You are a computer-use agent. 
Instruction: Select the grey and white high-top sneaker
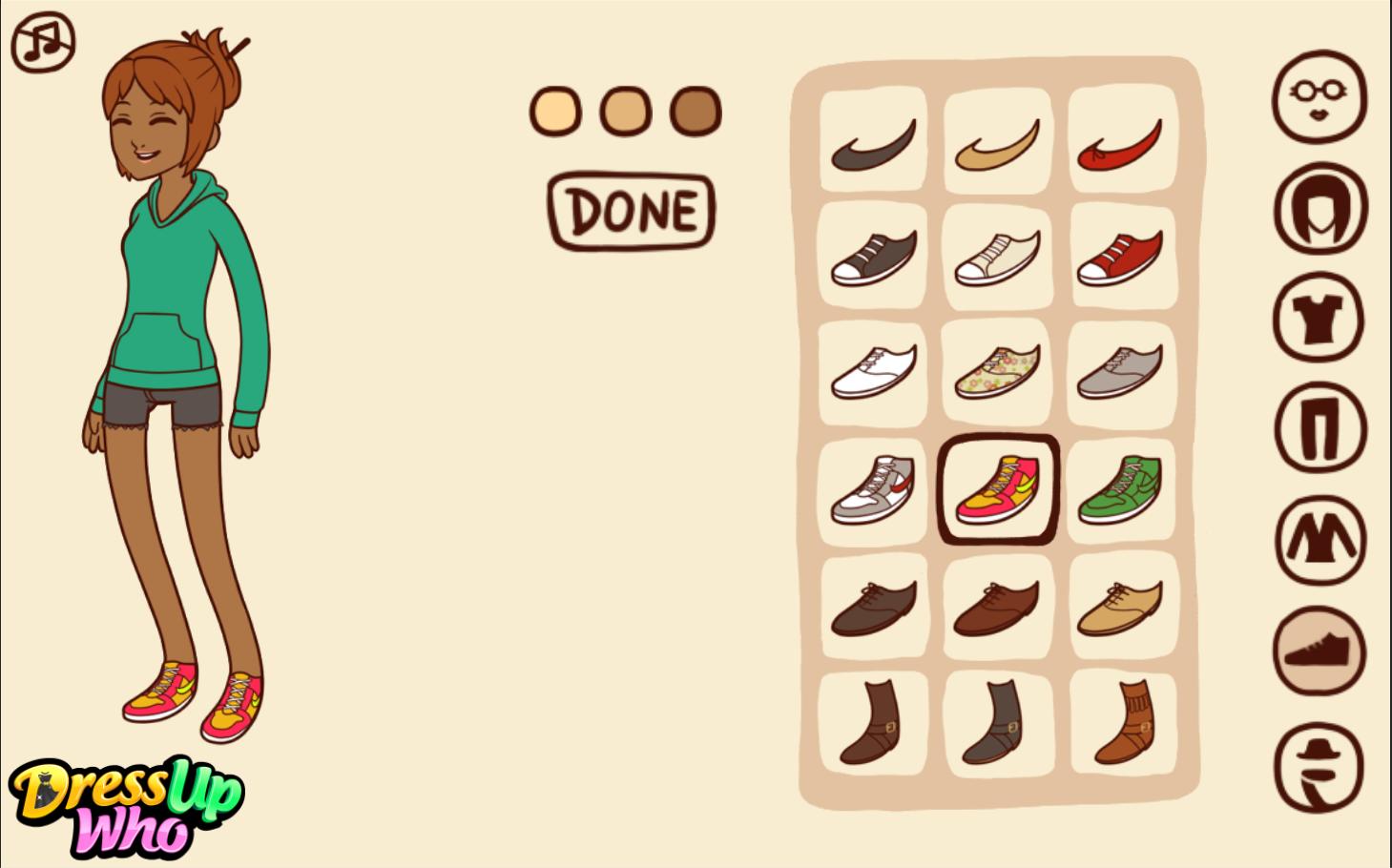tap(873, 488)
